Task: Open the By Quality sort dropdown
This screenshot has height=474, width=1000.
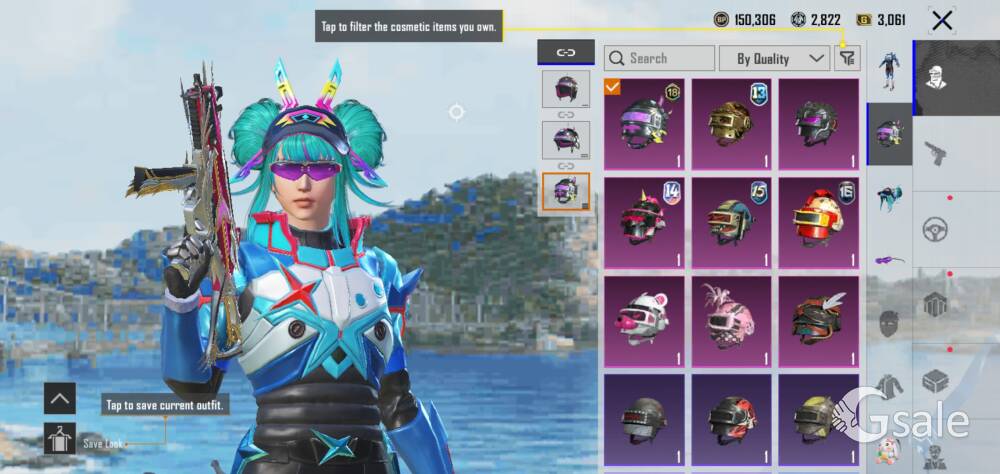Action: tap(775, 58)
